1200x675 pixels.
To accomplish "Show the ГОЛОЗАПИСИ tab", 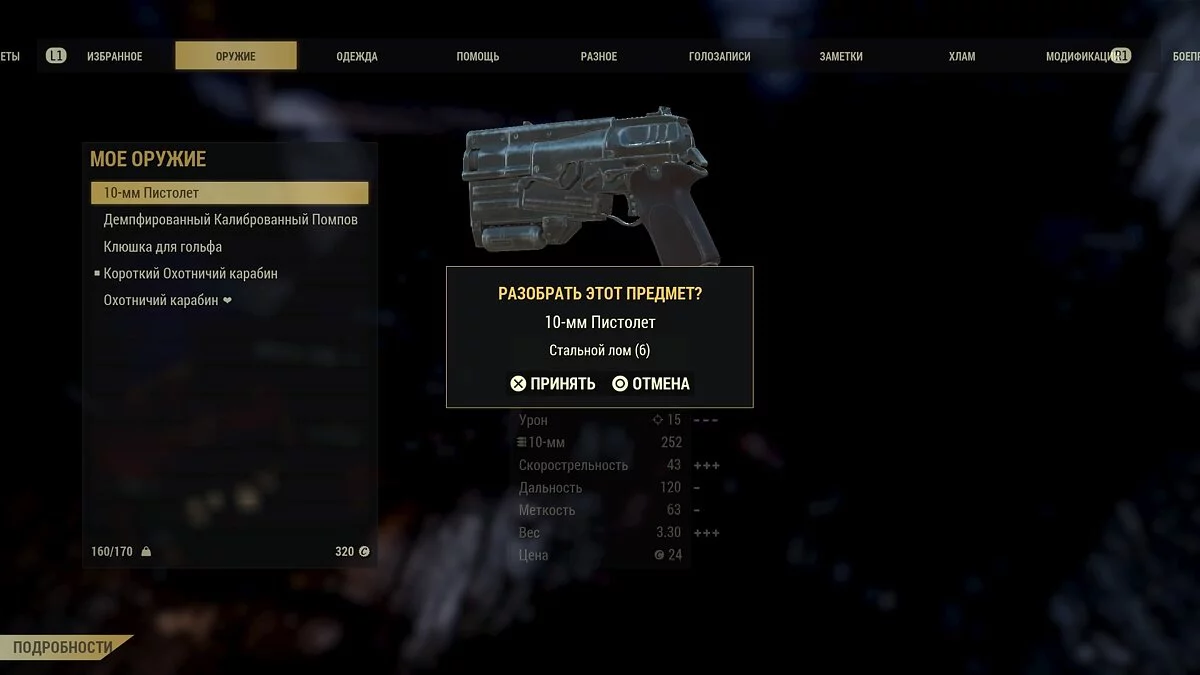I will [x=720, y=56].
